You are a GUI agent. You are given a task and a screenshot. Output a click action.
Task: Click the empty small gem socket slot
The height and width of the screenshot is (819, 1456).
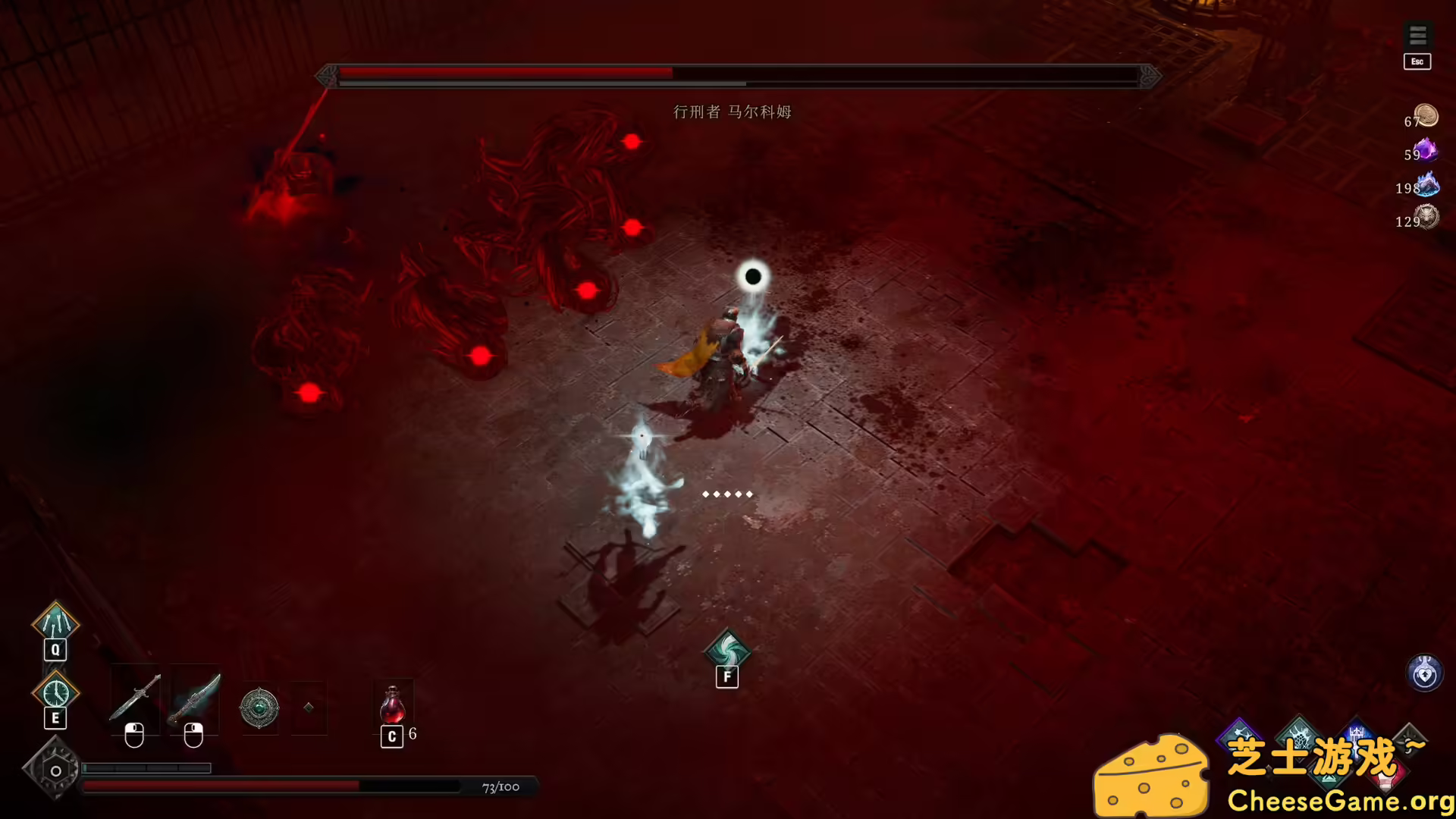click(308, 706)
